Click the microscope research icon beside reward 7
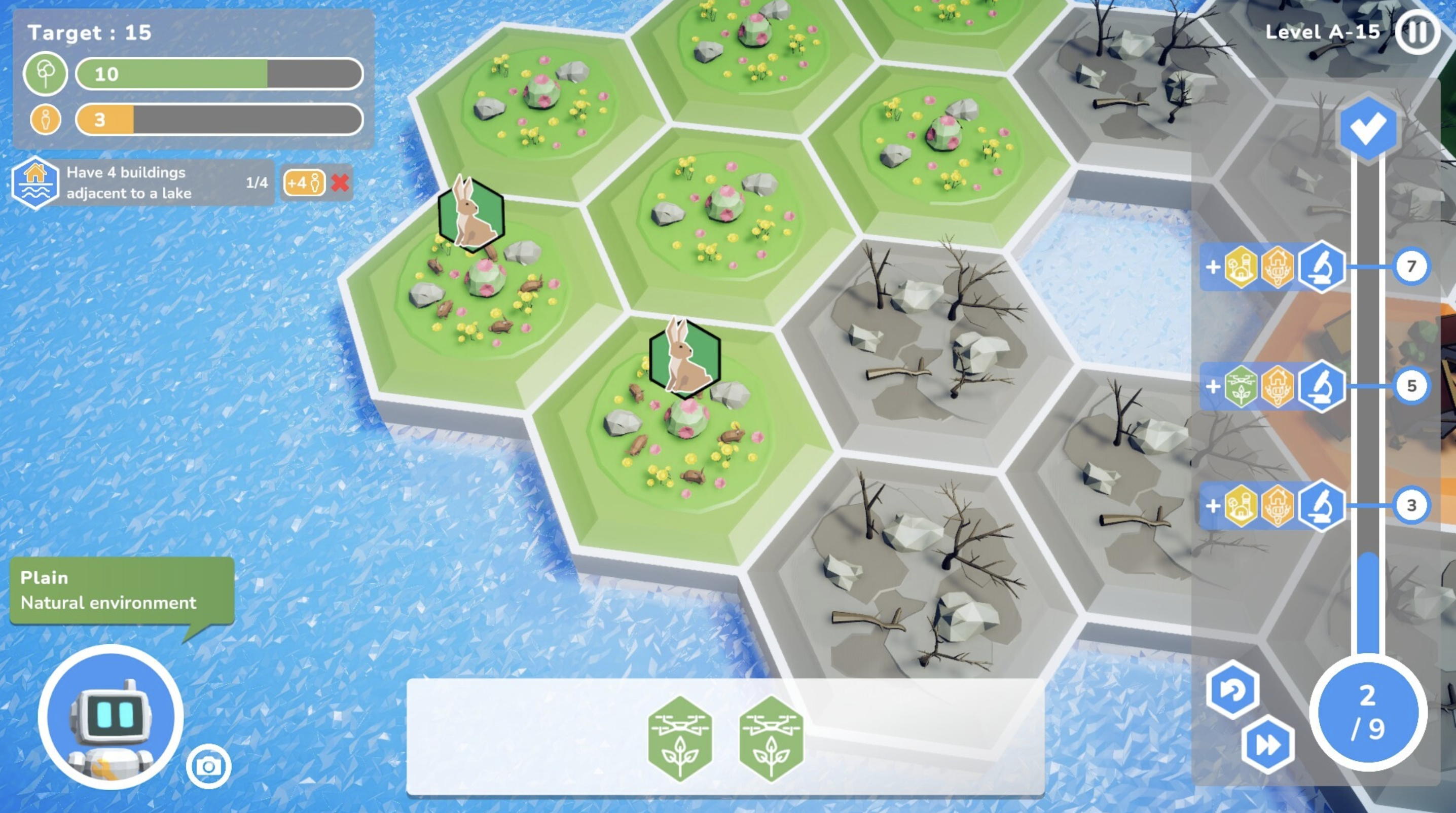Screen dimensions: 1456x813 click(x=1322, y=267)
